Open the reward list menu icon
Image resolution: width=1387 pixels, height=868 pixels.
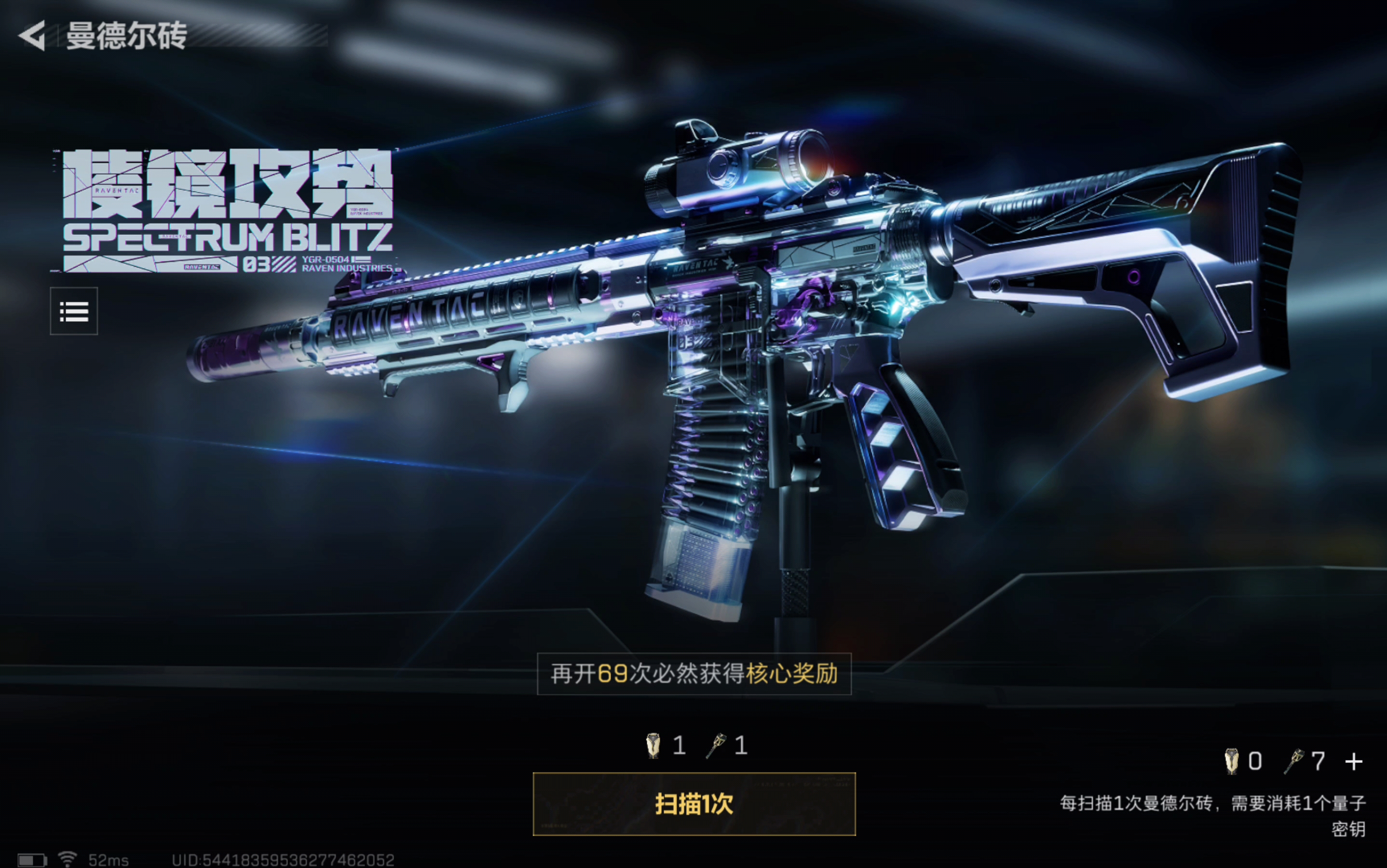[x=74, y=311]
